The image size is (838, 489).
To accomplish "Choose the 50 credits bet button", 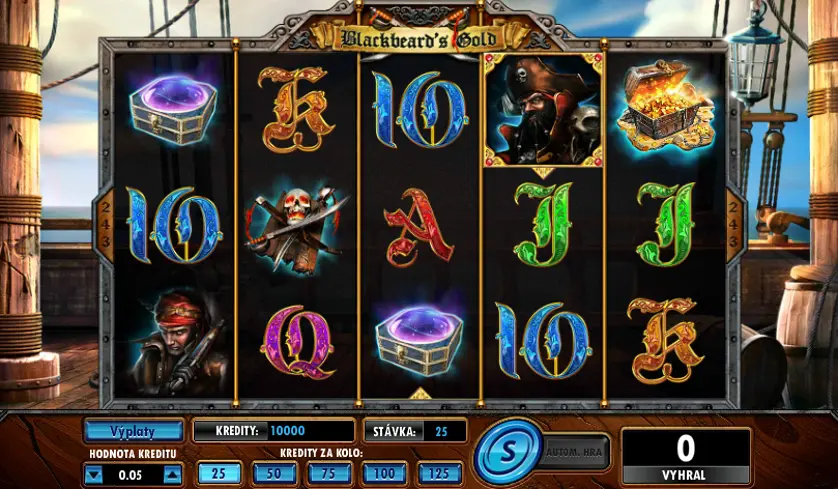I will tap(273, 473).
